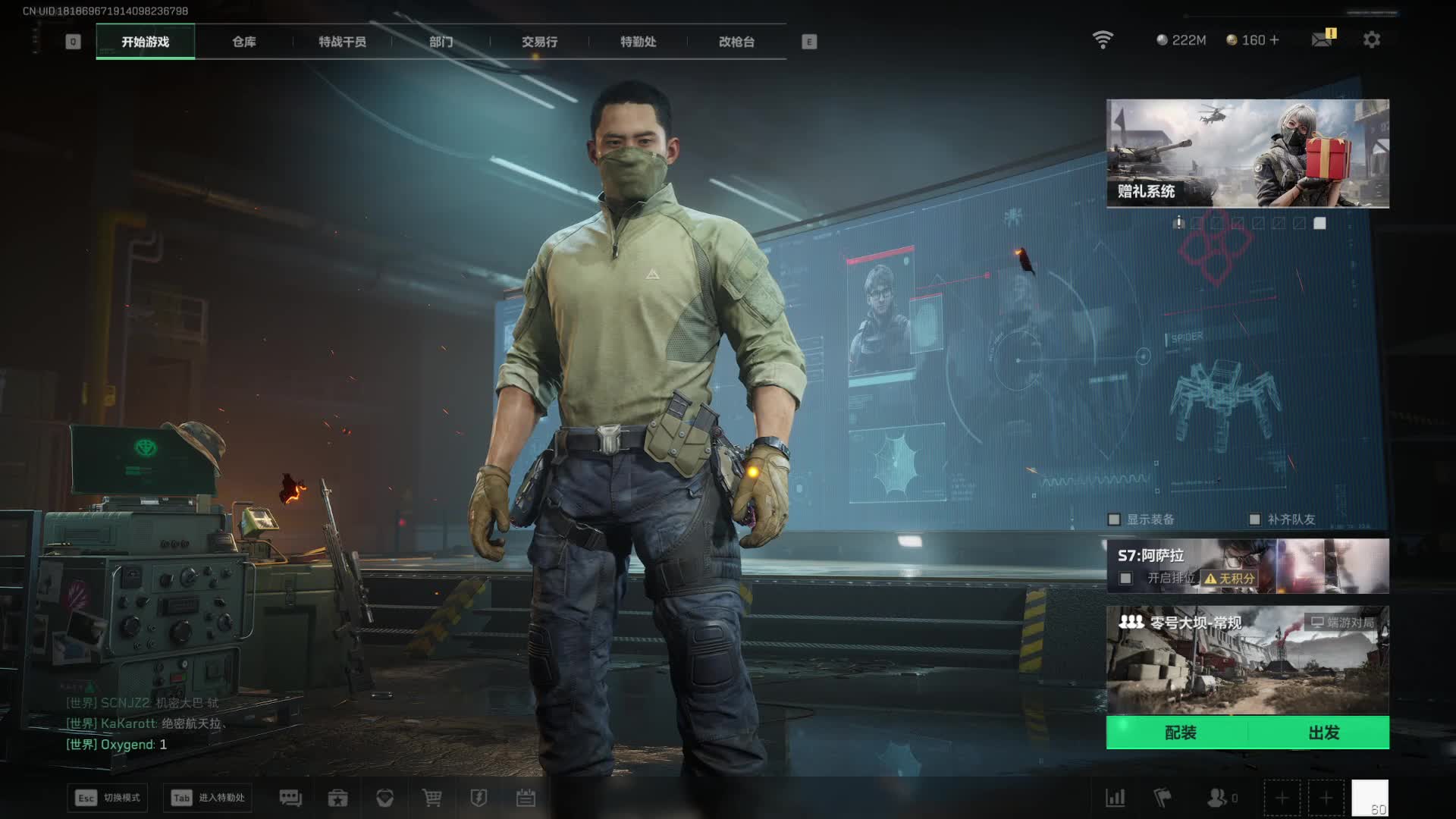This screenshot has height=819, width=1456.
Task: Select the 部门 tab
Action: pyautogui.click(x=441, y=42)
